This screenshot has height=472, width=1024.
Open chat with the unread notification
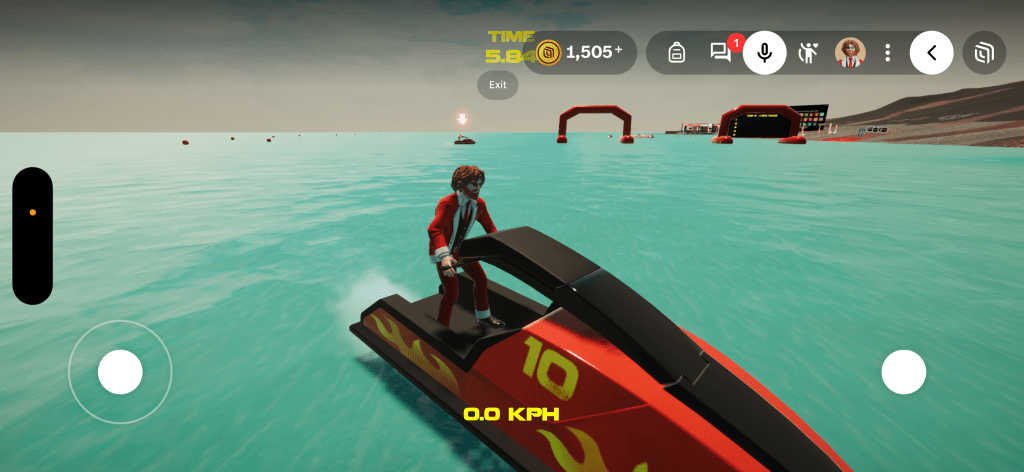720,53
